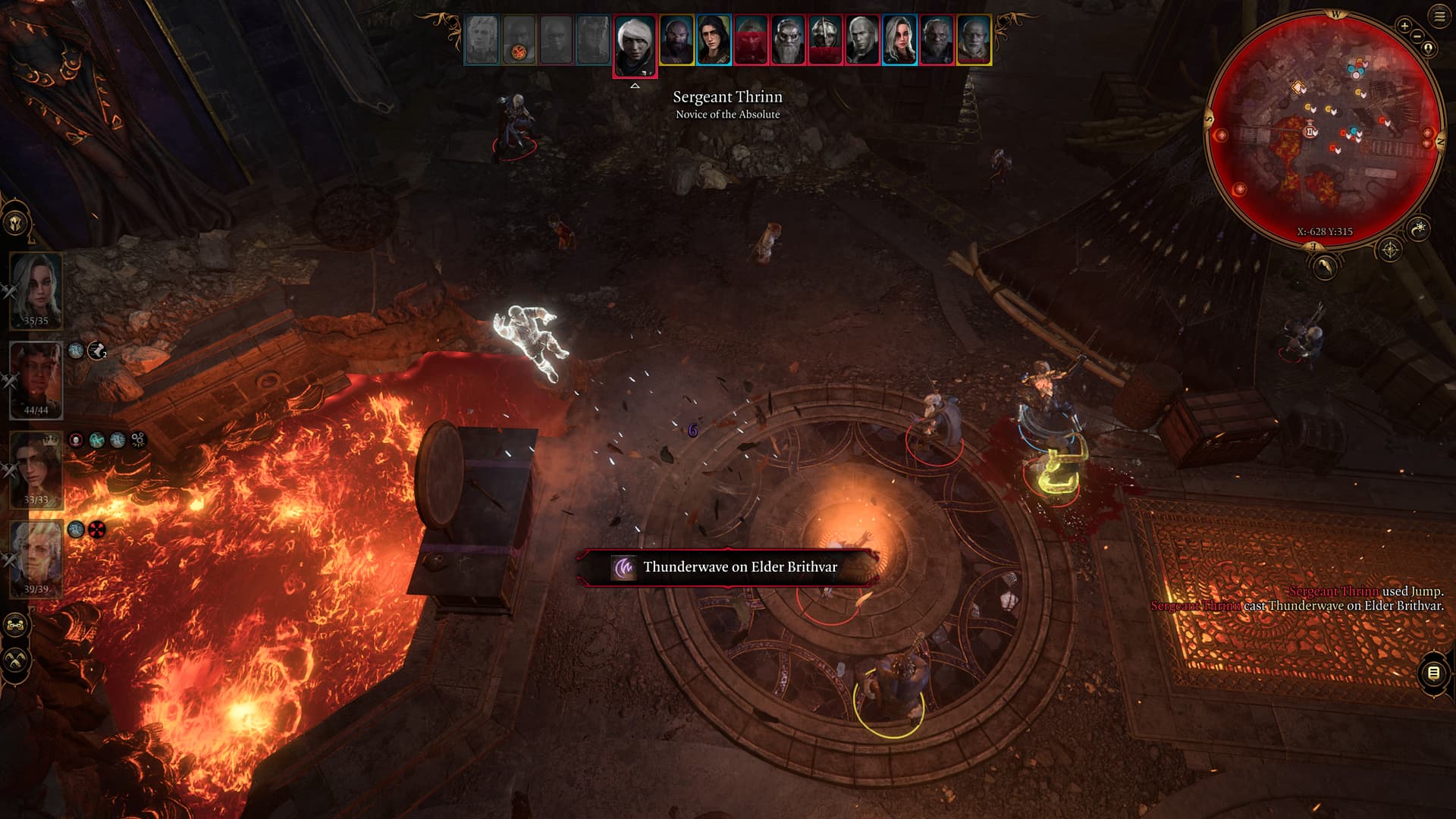Select the party member portrait with 44/44 HP

click(36, 378)
